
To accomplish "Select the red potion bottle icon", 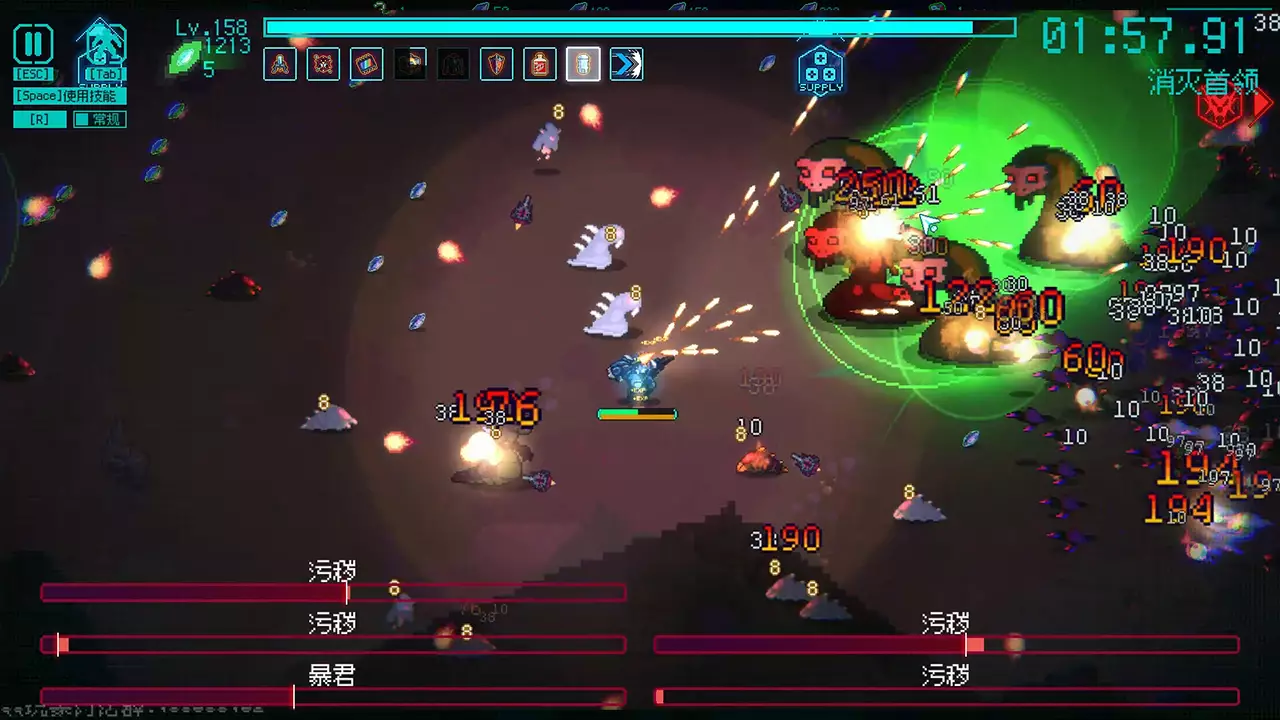I will 540,65.
